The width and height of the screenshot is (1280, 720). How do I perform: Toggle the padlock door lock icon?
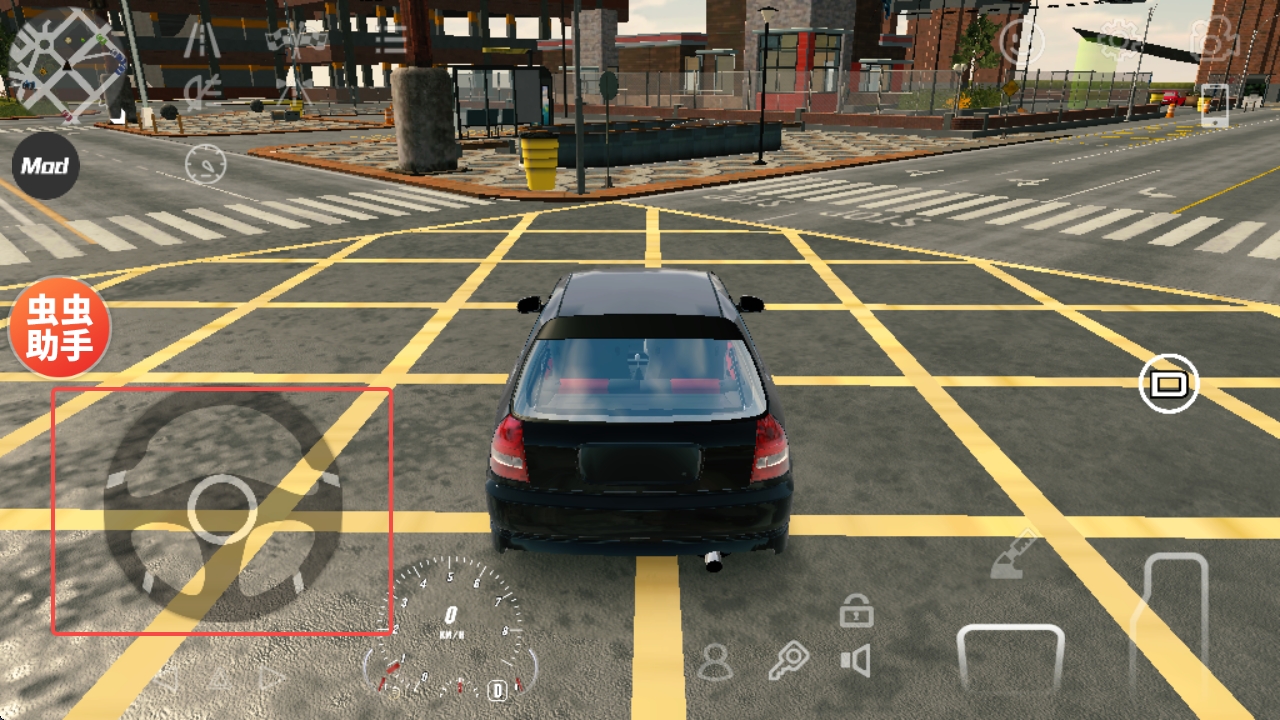[856, 610]
